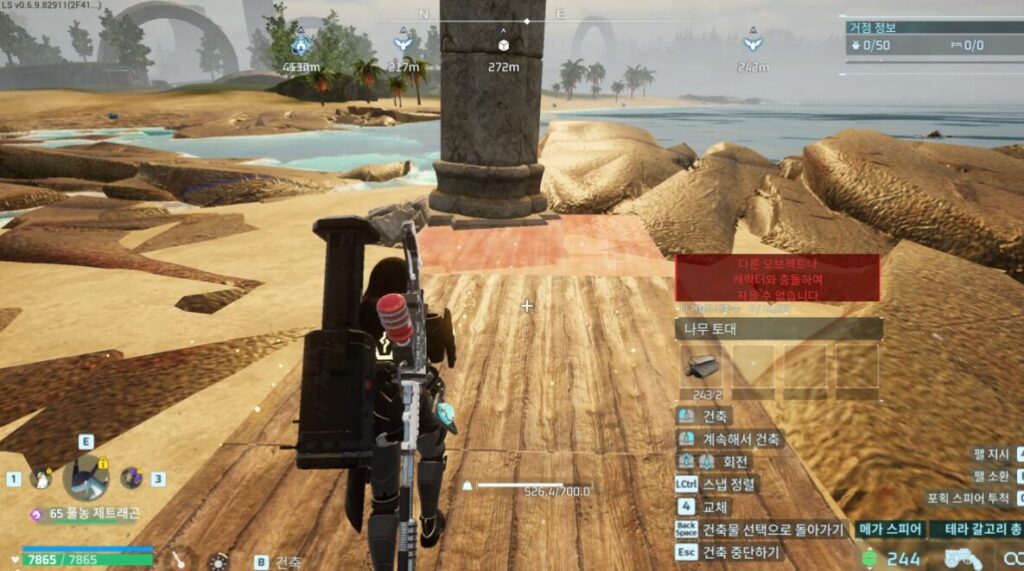Choose the white pal in the party wheel
The height and width of the screenshot is (571, 1024).
40,479
